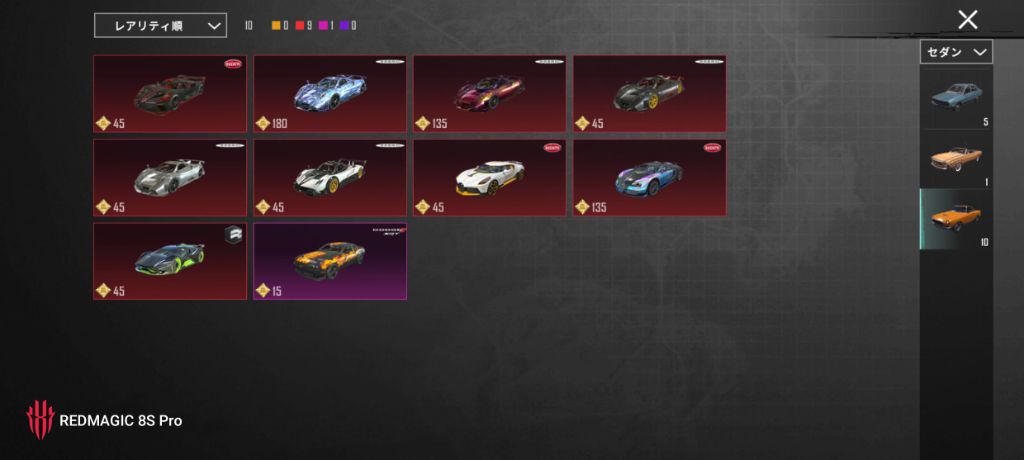Select the highlighted orange coupe thumbnail

955,220
